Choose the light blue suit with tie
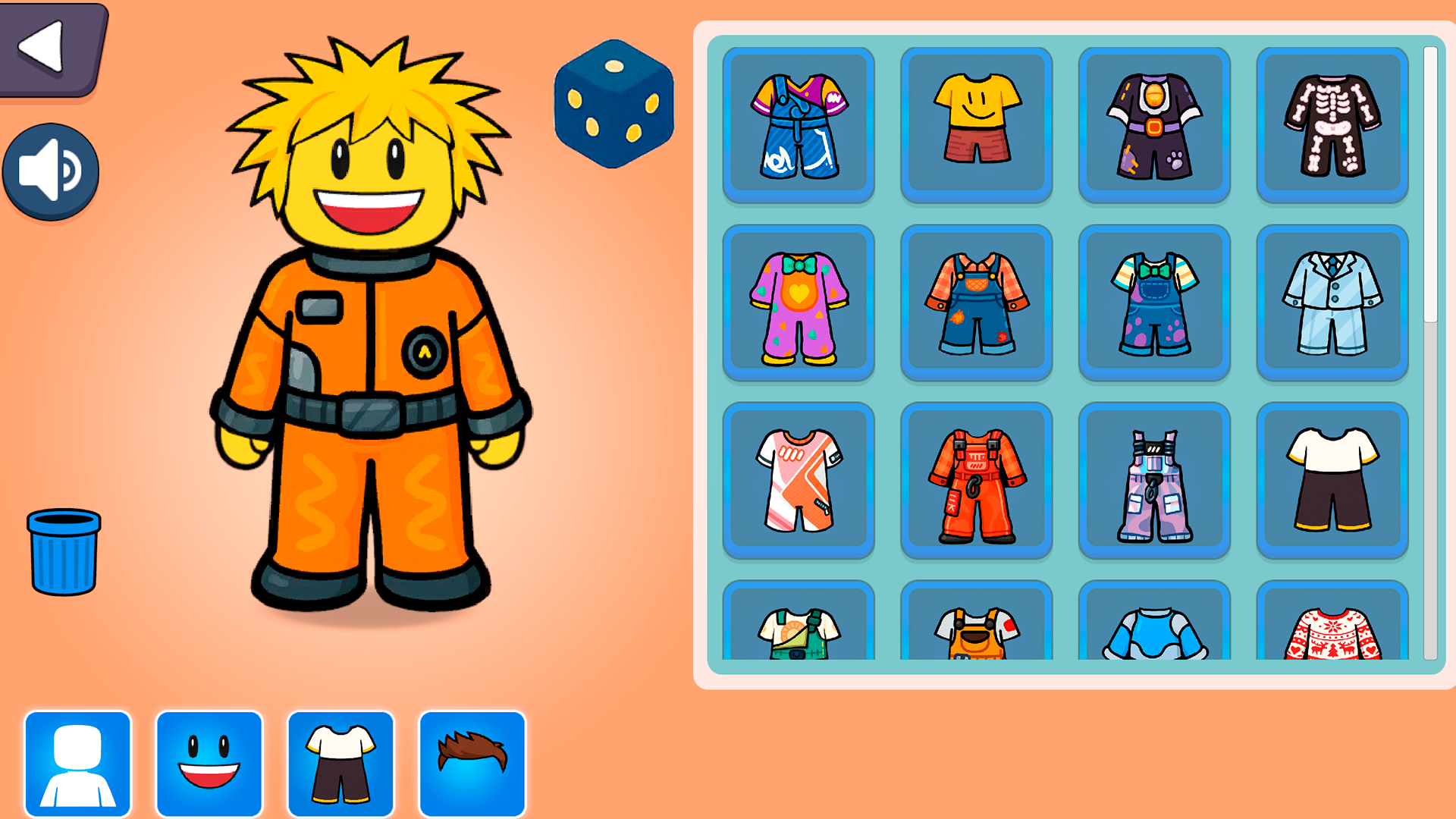This screenshot has width=1456, height=819. (x=1332, y=302)
